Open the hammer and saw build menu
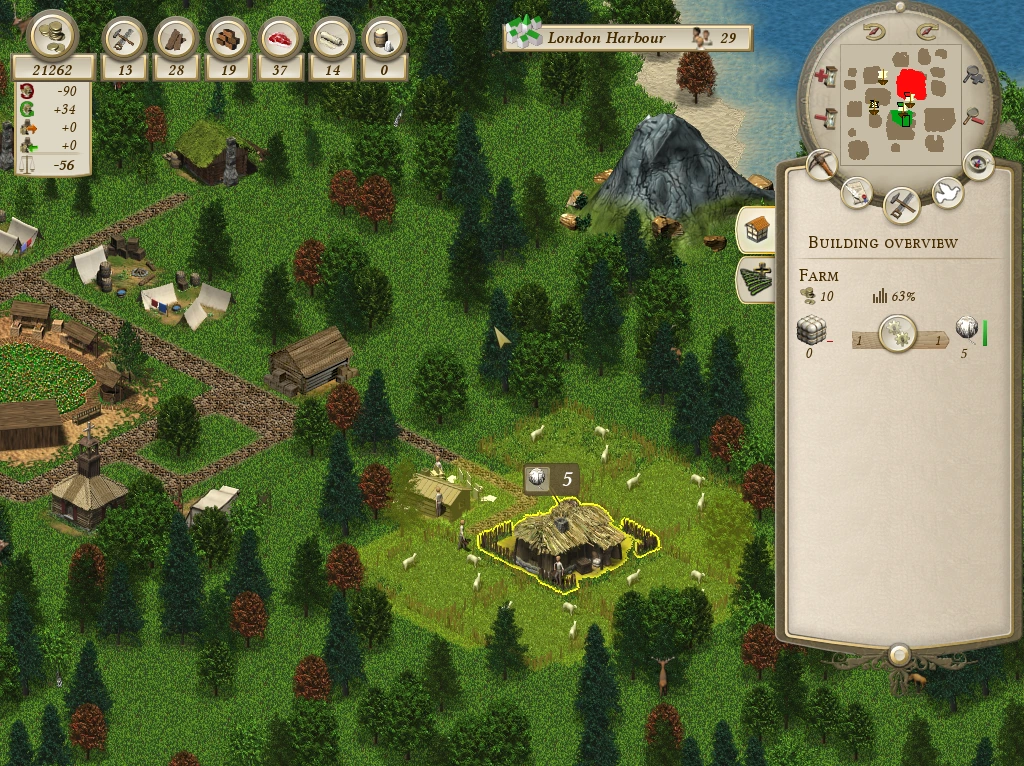This screenshot has width=1024, height=766. coord(903,204)
